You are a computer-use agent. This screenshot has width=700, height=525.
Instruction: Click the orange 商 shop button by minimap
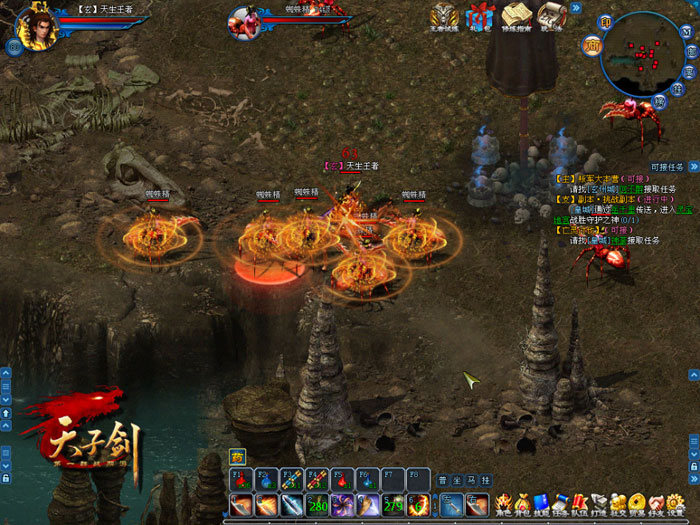593,42
